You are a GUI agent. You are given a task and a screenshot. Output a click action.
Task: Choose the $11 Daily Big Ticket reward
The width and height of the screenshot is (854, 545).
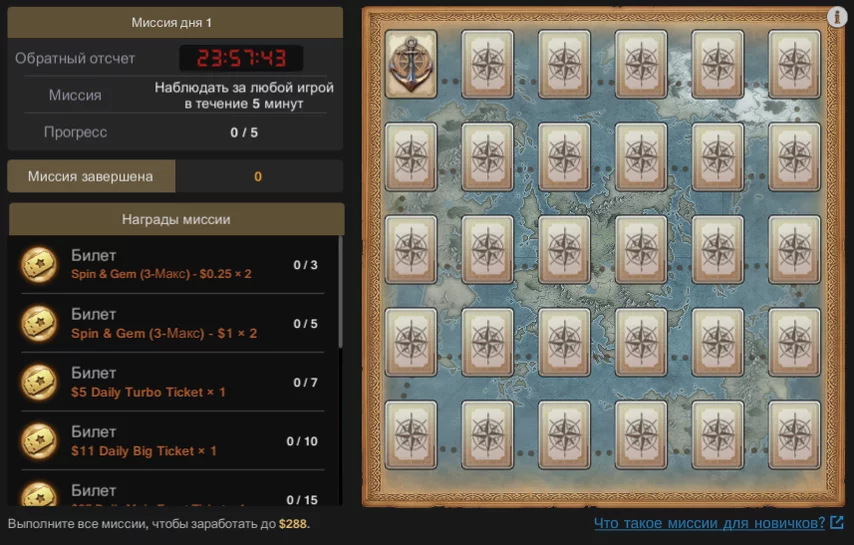pyautogui.click(x=170, y=441)
